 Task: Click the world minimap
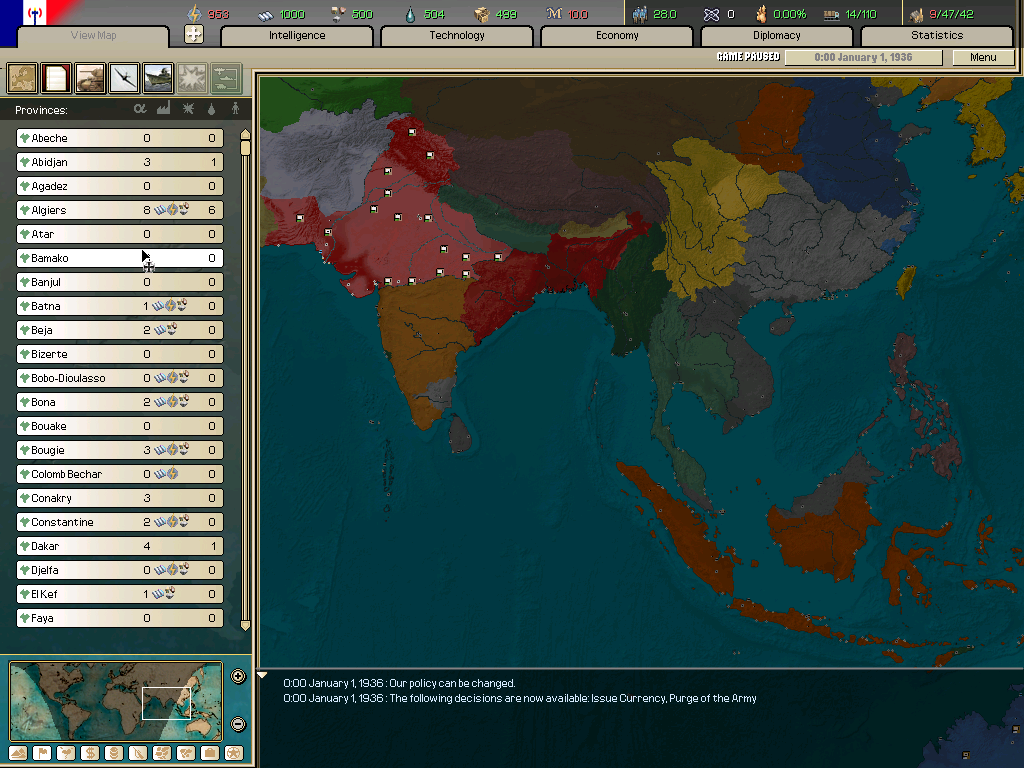pos(115,702)
